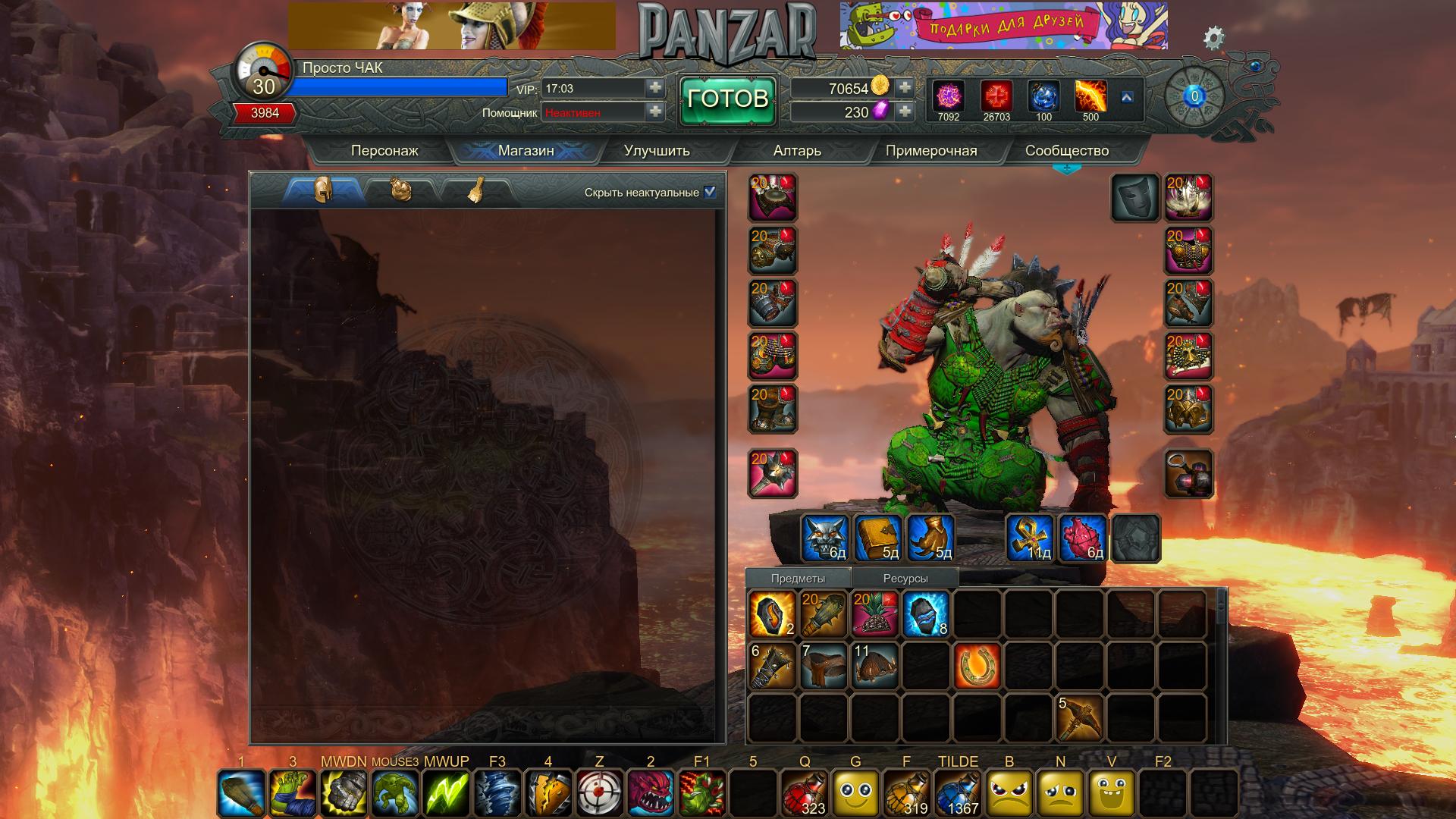Switch to the Ресурсы inventory tab
The height and width of the screenshot is (819, 1456).
pyautogui.click(x=905, y=578)
